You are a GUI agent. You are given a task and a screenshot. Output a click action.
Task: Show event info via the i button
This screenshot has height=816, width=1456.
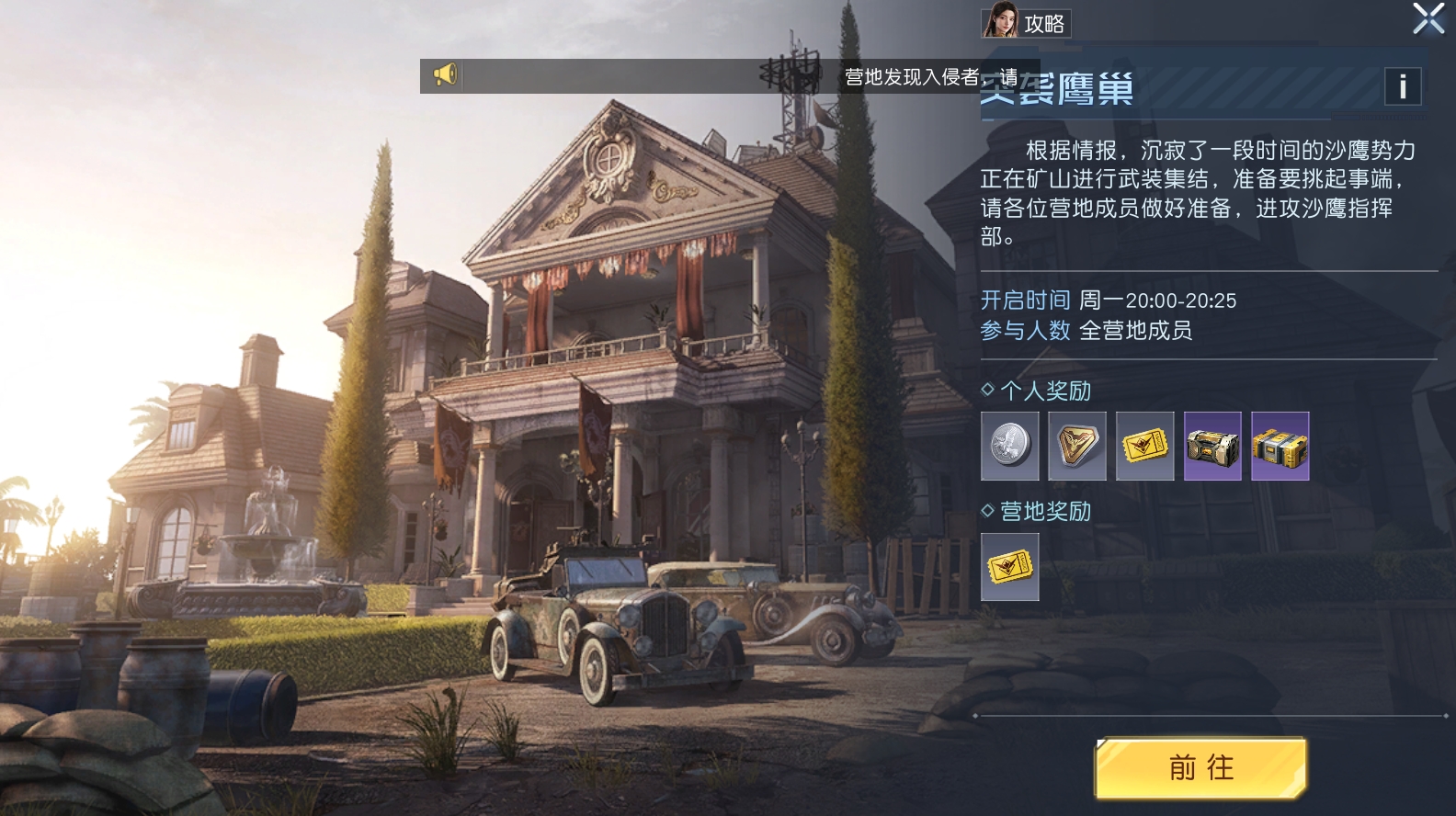(1402, 86)
